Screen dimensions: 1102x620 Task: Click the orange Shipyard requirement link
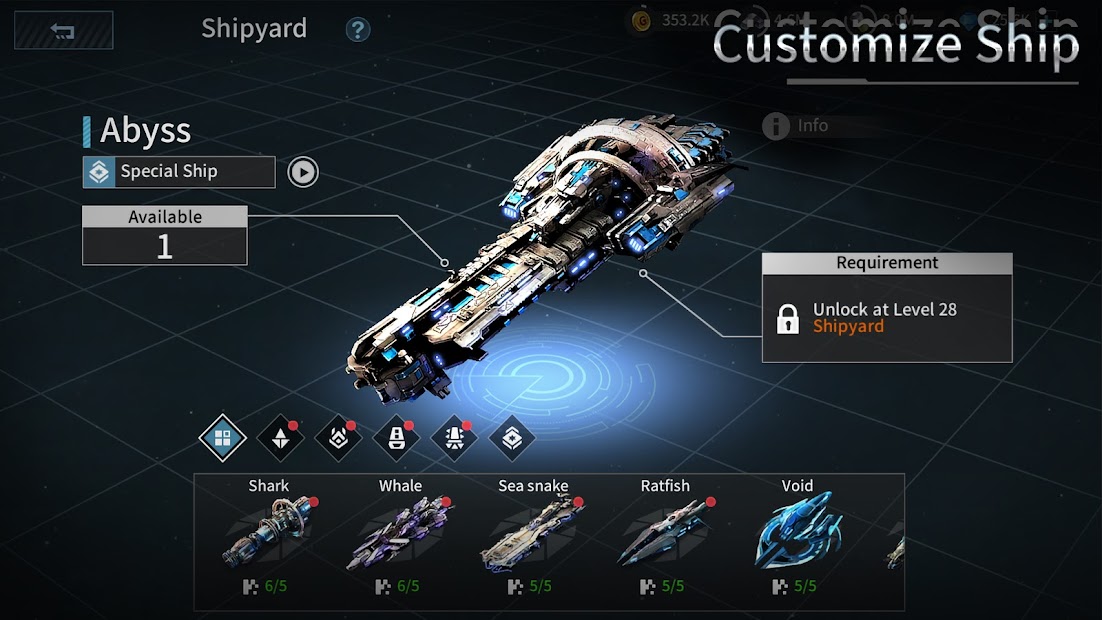848,326
